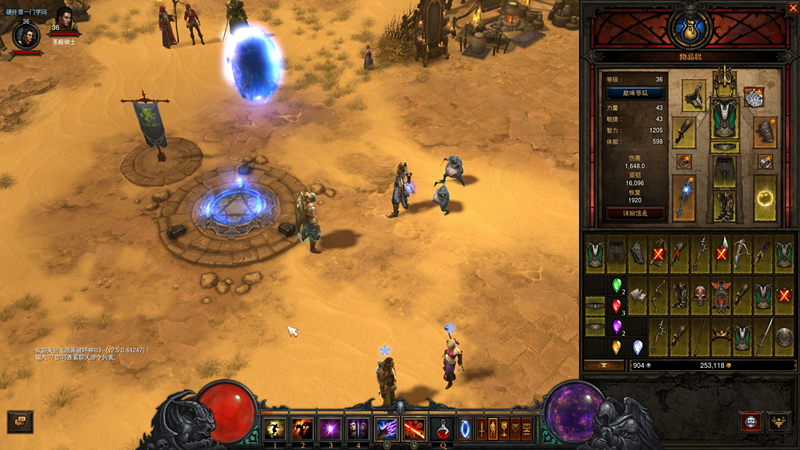Viewport: 800px width, 450px height.
Task: Activate the town portal icon
Action: [466, 430]
